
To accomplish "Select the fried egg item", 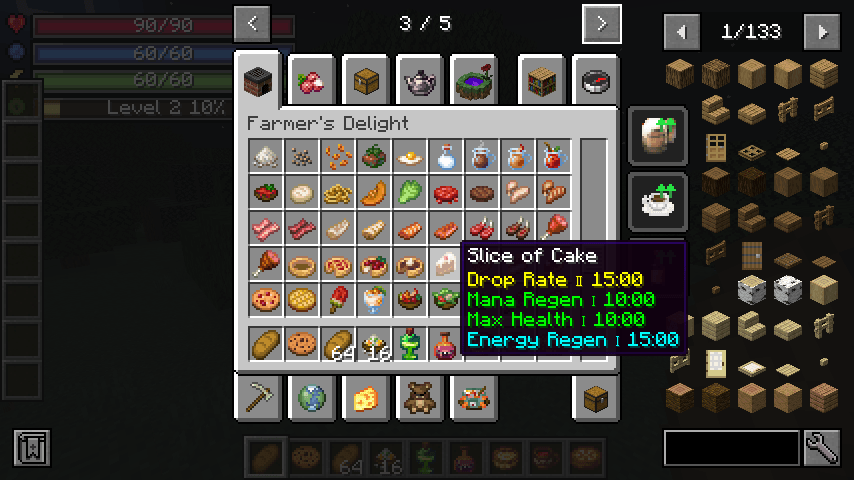I will 408,157.
